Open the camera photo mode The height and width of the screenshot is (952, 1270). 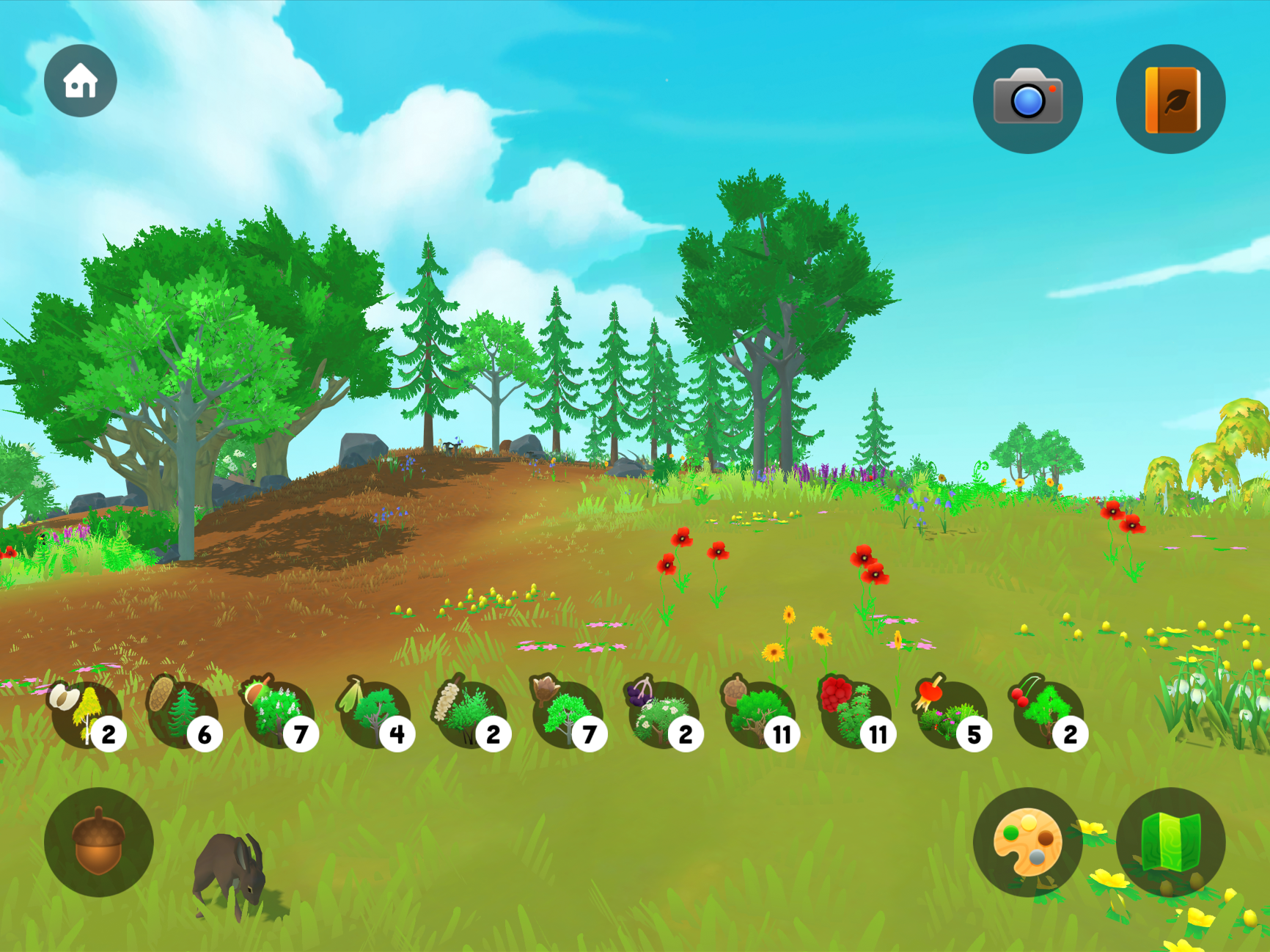1027,99
